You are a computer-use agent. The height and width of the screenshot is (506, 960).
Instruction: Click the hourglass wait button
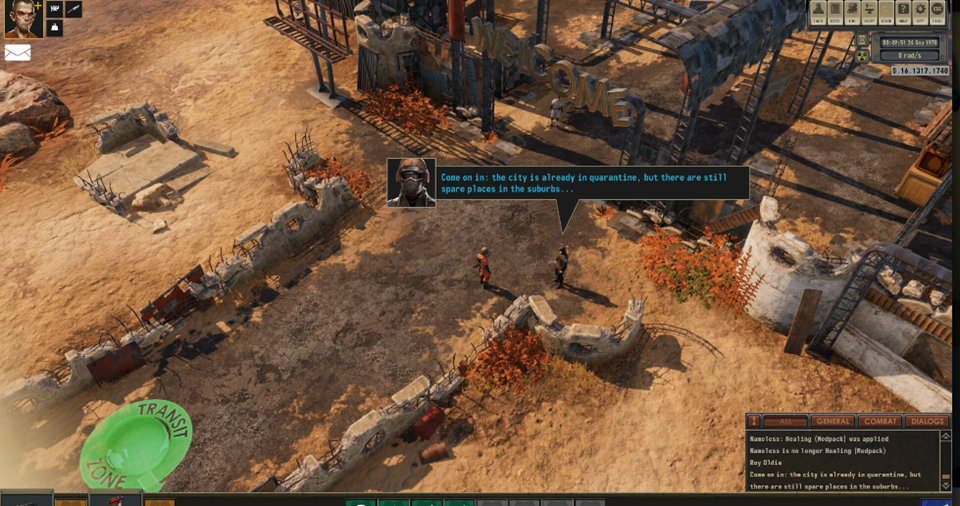click(x=863, y=40)
